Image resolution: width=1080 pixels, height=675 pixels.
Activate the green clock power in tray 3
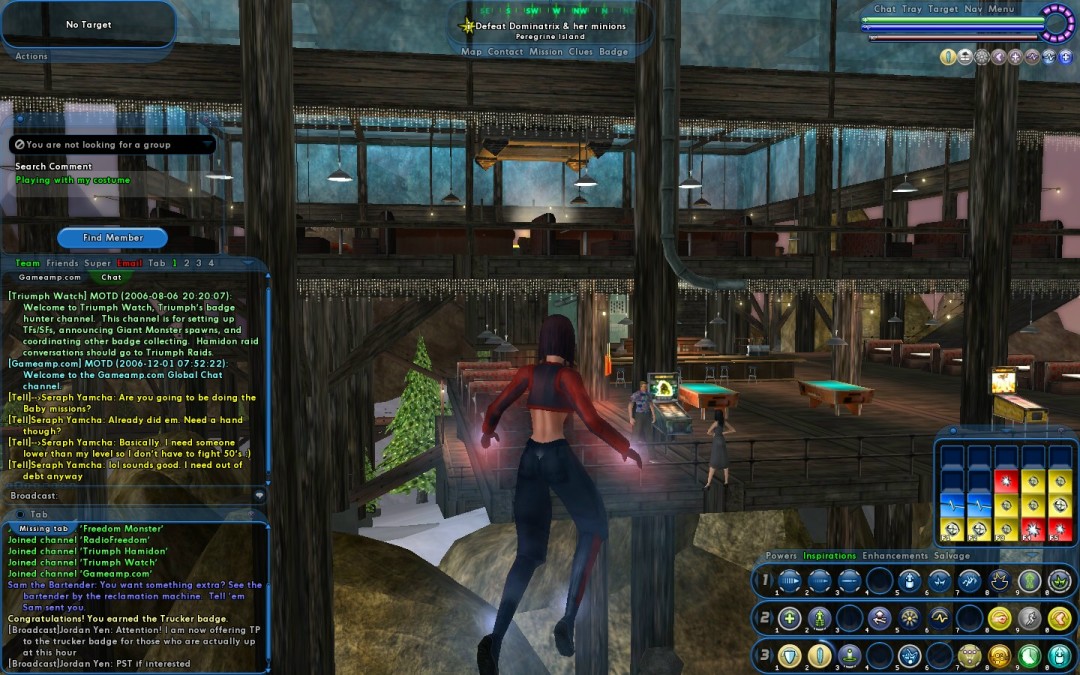coord(1028,656)
